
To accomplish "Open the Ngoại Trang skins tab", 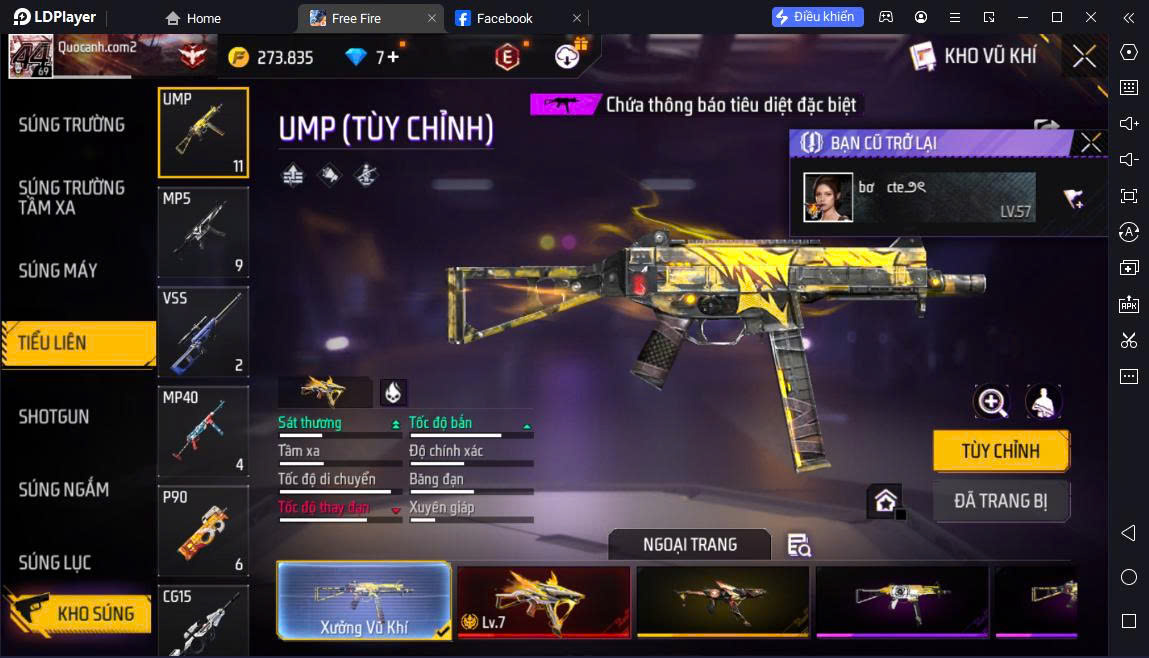I will (x=689, y=545).
